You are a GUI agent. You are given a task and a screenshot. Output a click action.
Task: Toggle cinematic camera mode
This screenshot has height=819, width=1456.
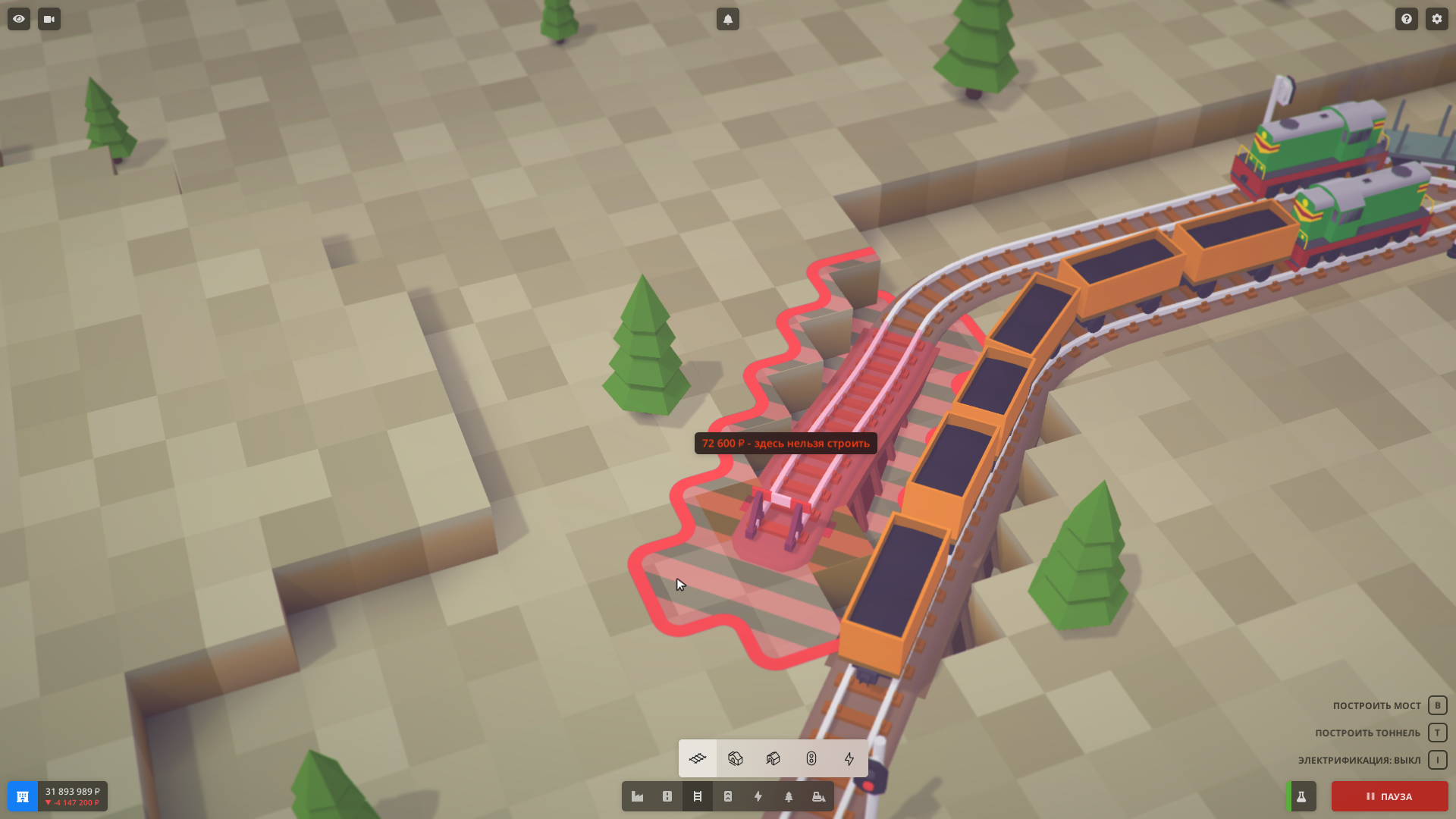(48, 19)
